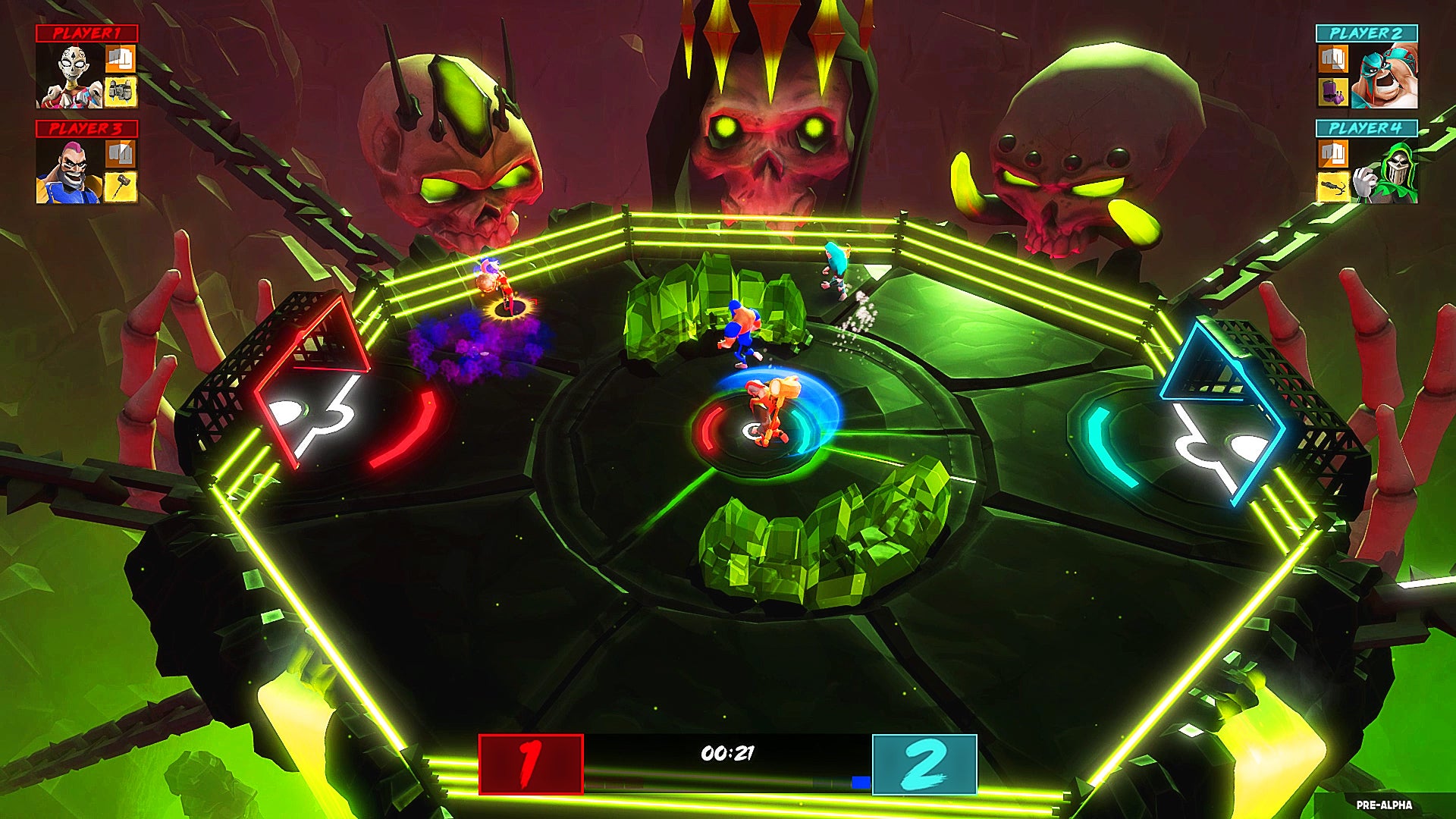The image size is (1456, 819).
Task: Select Player 1's fist attack icon
Action: pyautogui.click(x=120, y=59)
